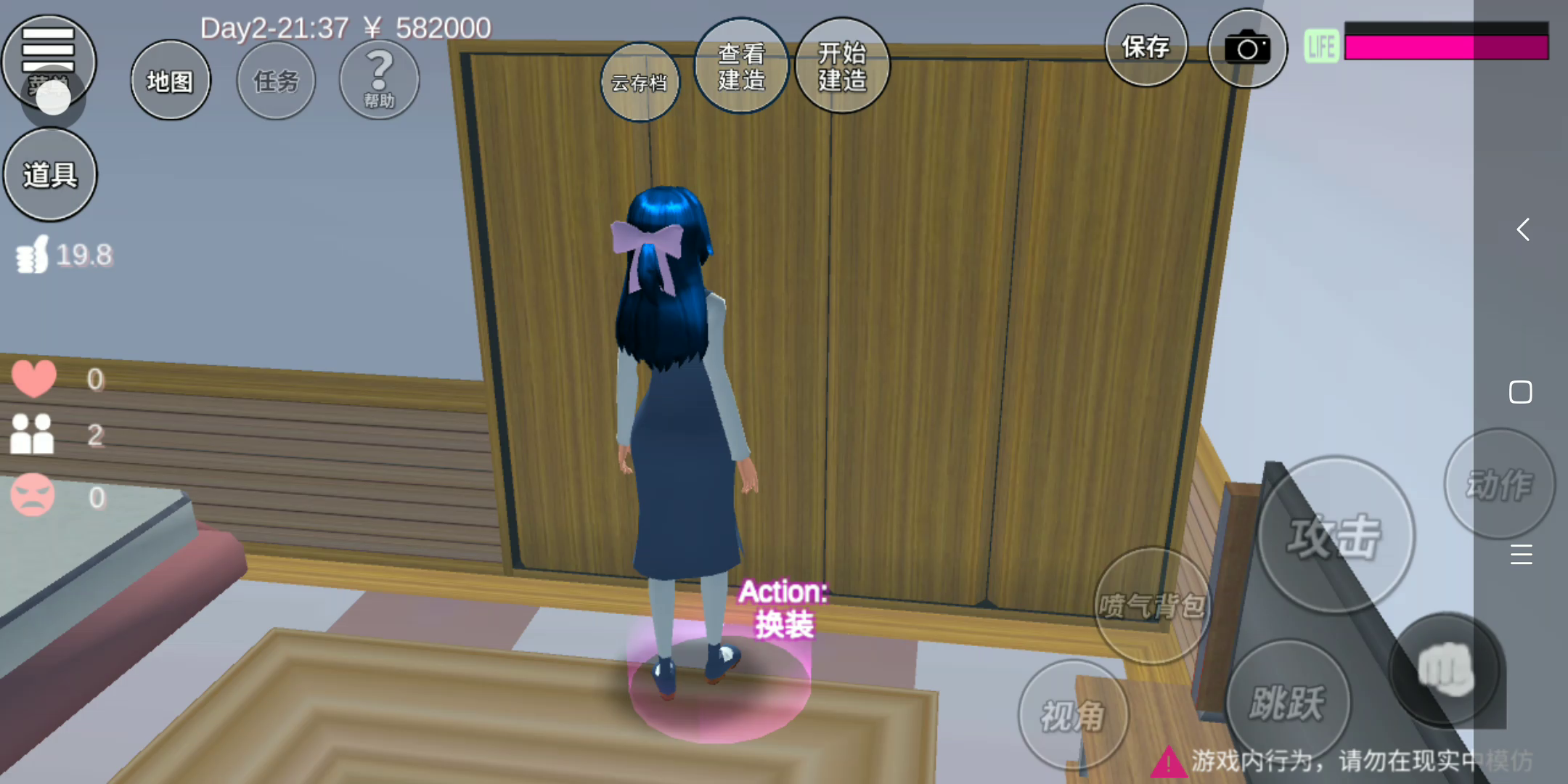Select 查看建造 view build button

click(x=741, y=67)
